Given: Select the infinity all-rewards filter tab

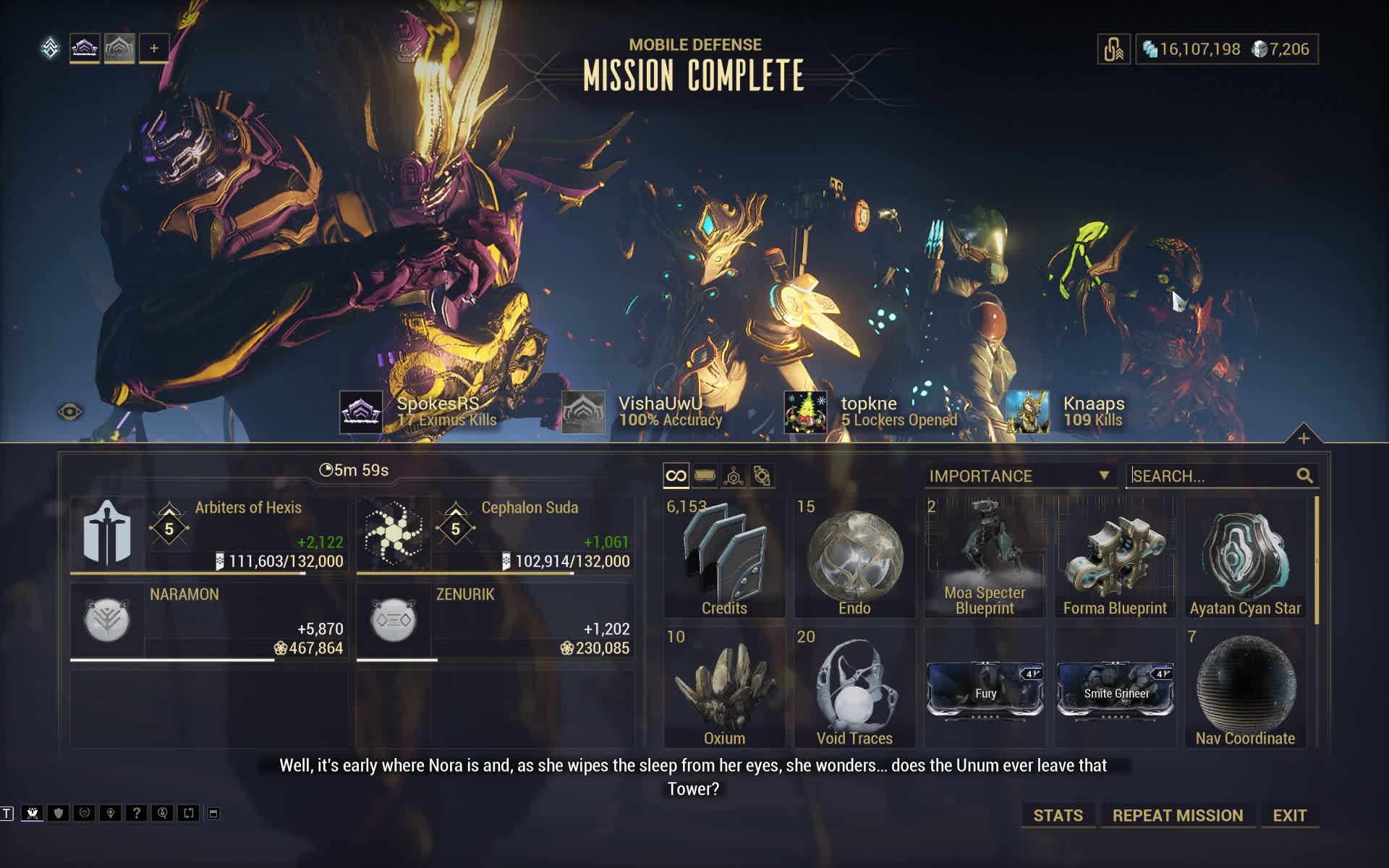Looking at the screenshot, I should [676, 476].
